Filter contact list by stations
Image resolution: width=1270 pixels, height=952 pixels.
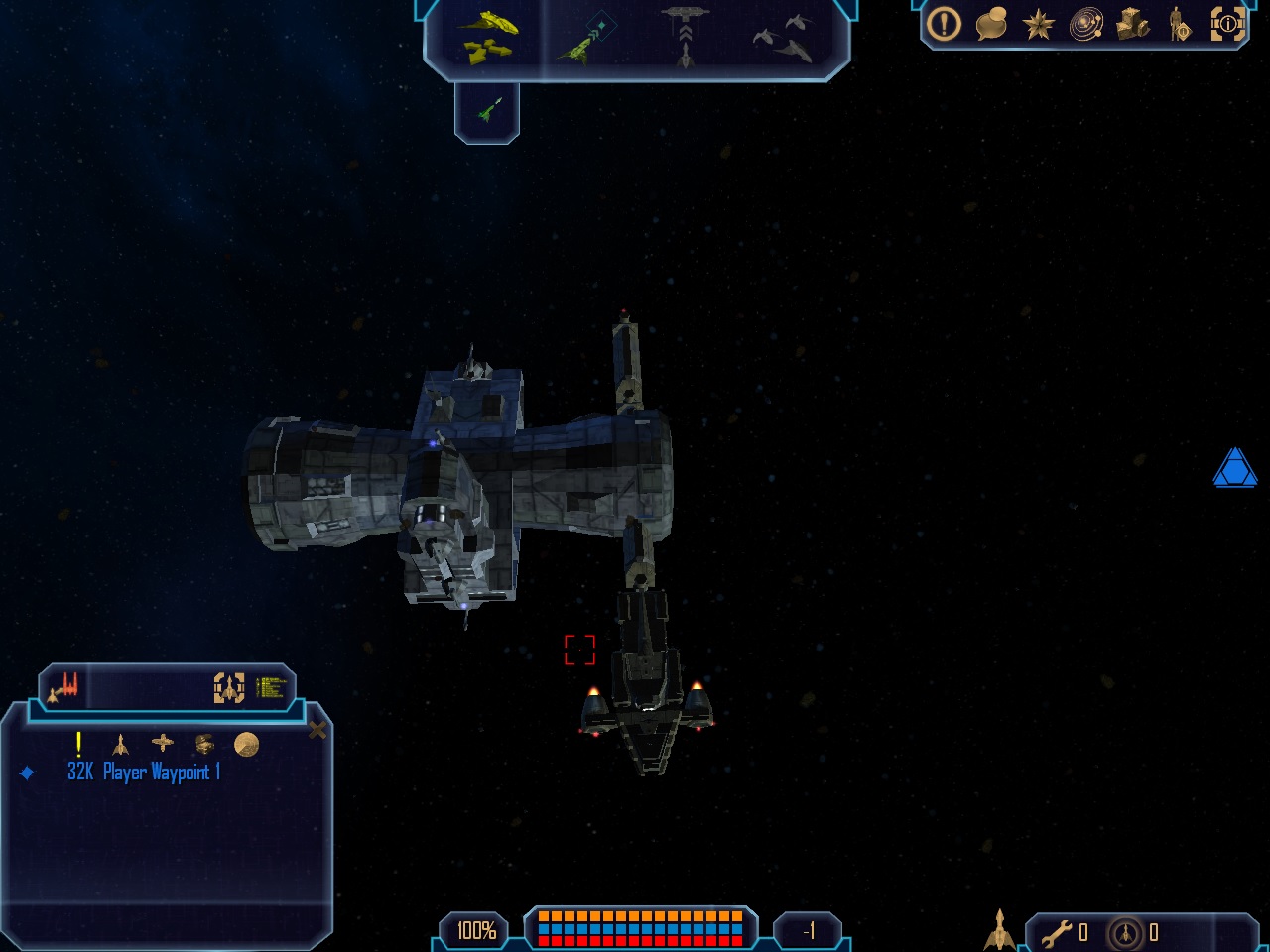[162, 743]
